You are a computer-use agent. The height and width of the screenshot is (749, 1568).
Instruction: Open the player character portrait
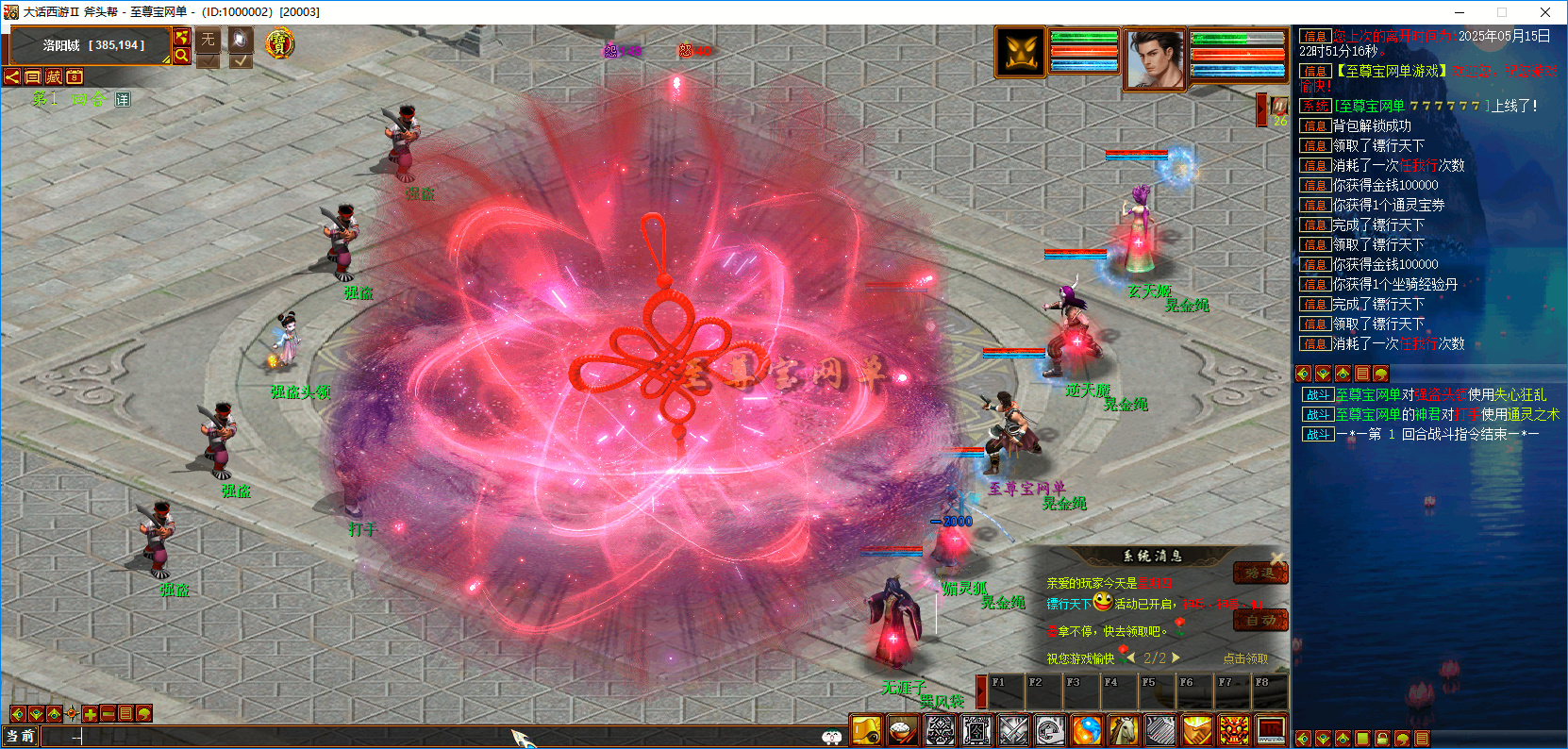tap(1155, 58)
